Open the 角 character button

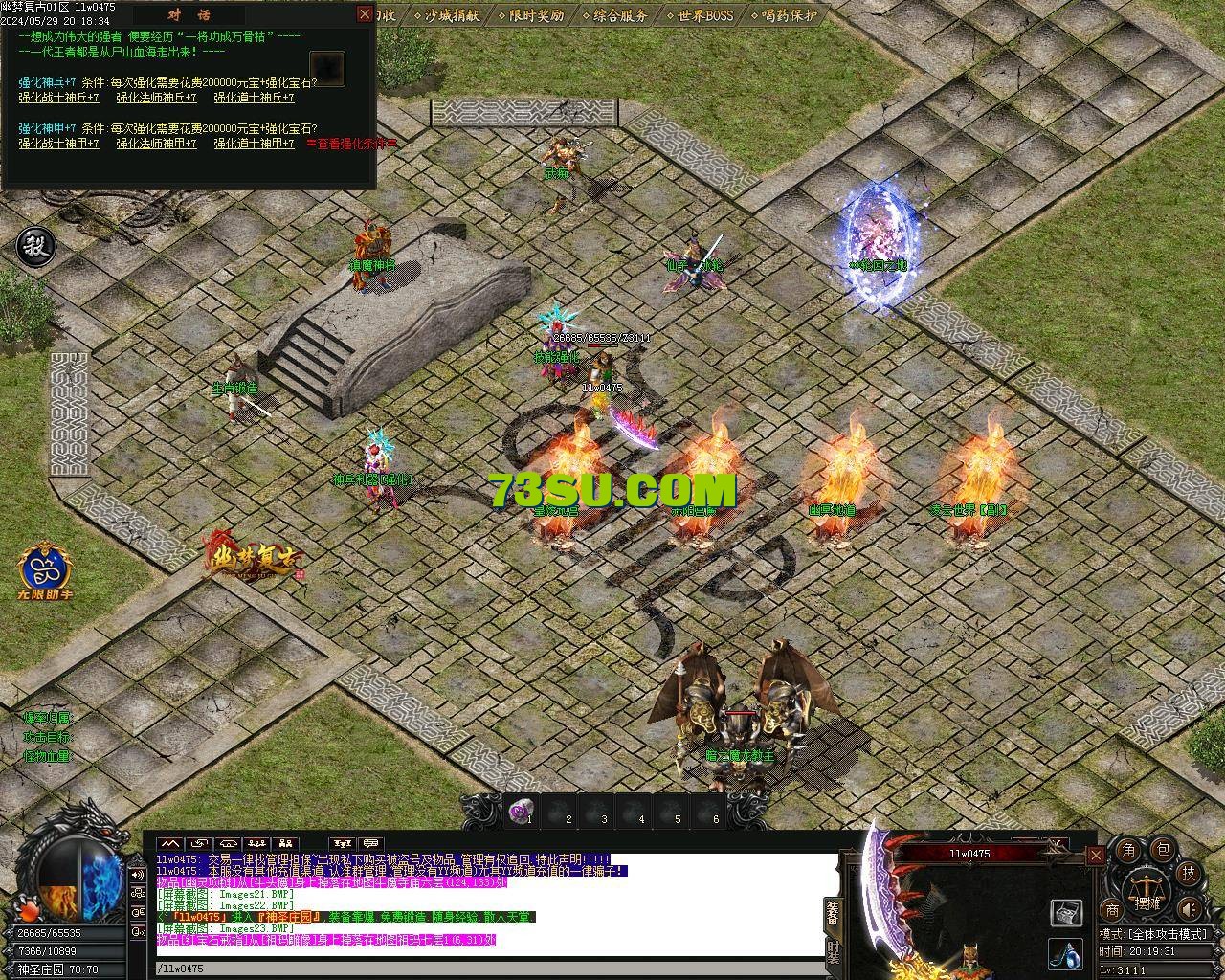click(x=1129, y=850)
